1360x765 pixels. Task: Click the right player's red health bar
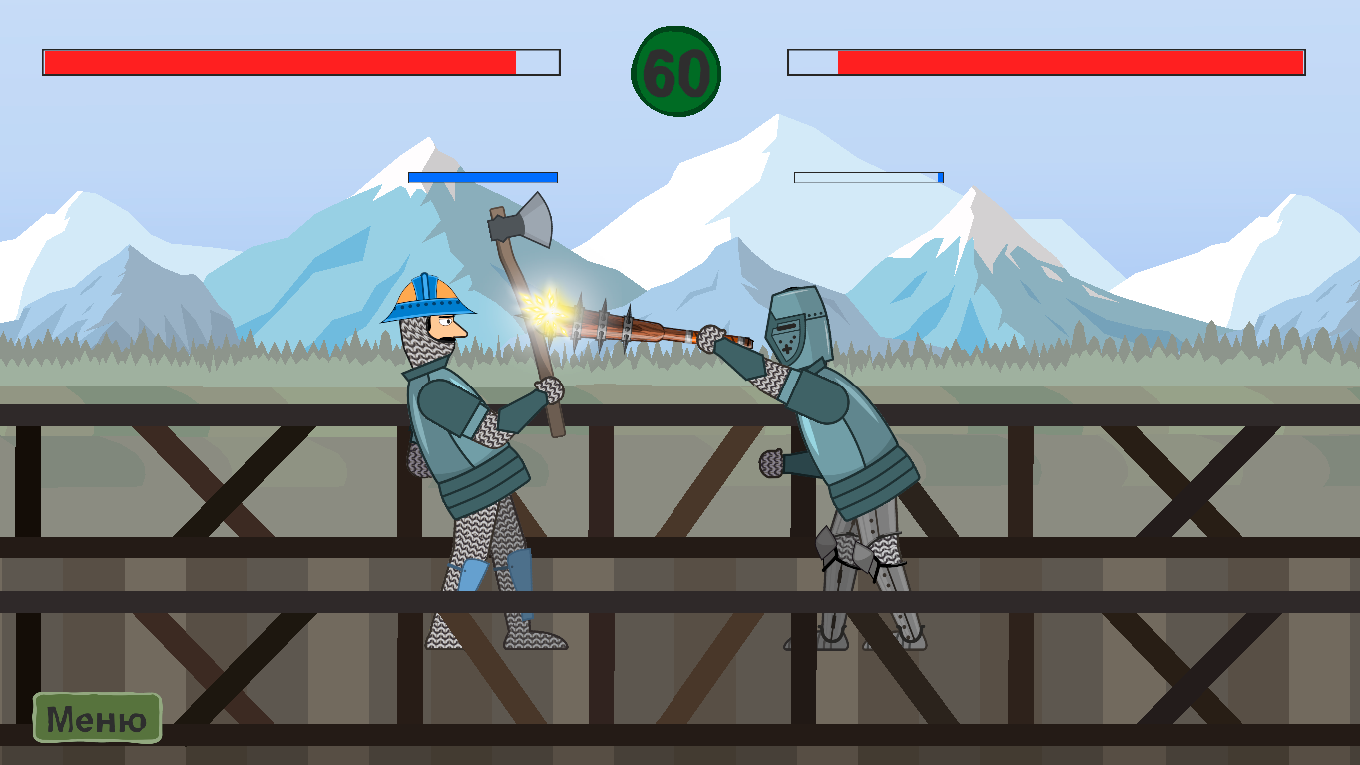click(1070, 63)
